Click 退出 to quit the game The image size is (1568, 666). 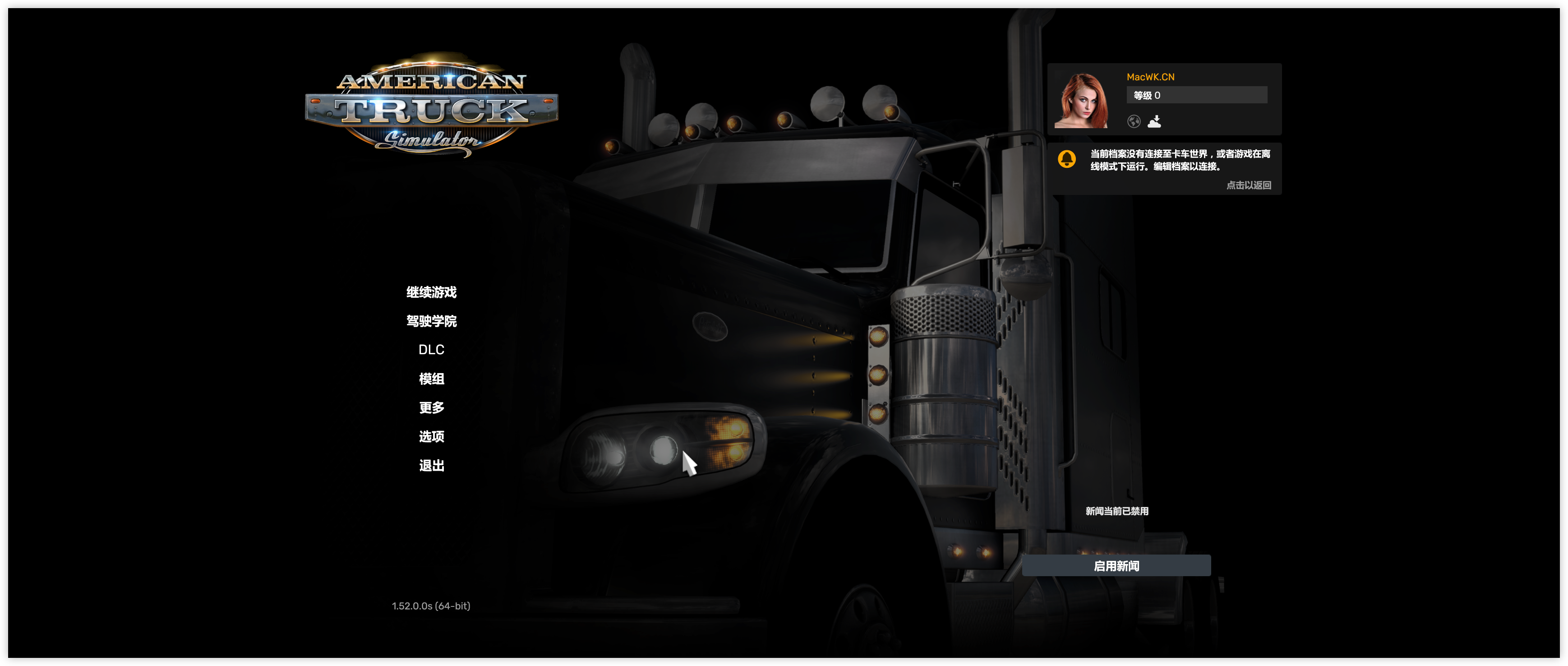(x=431, y=466)
